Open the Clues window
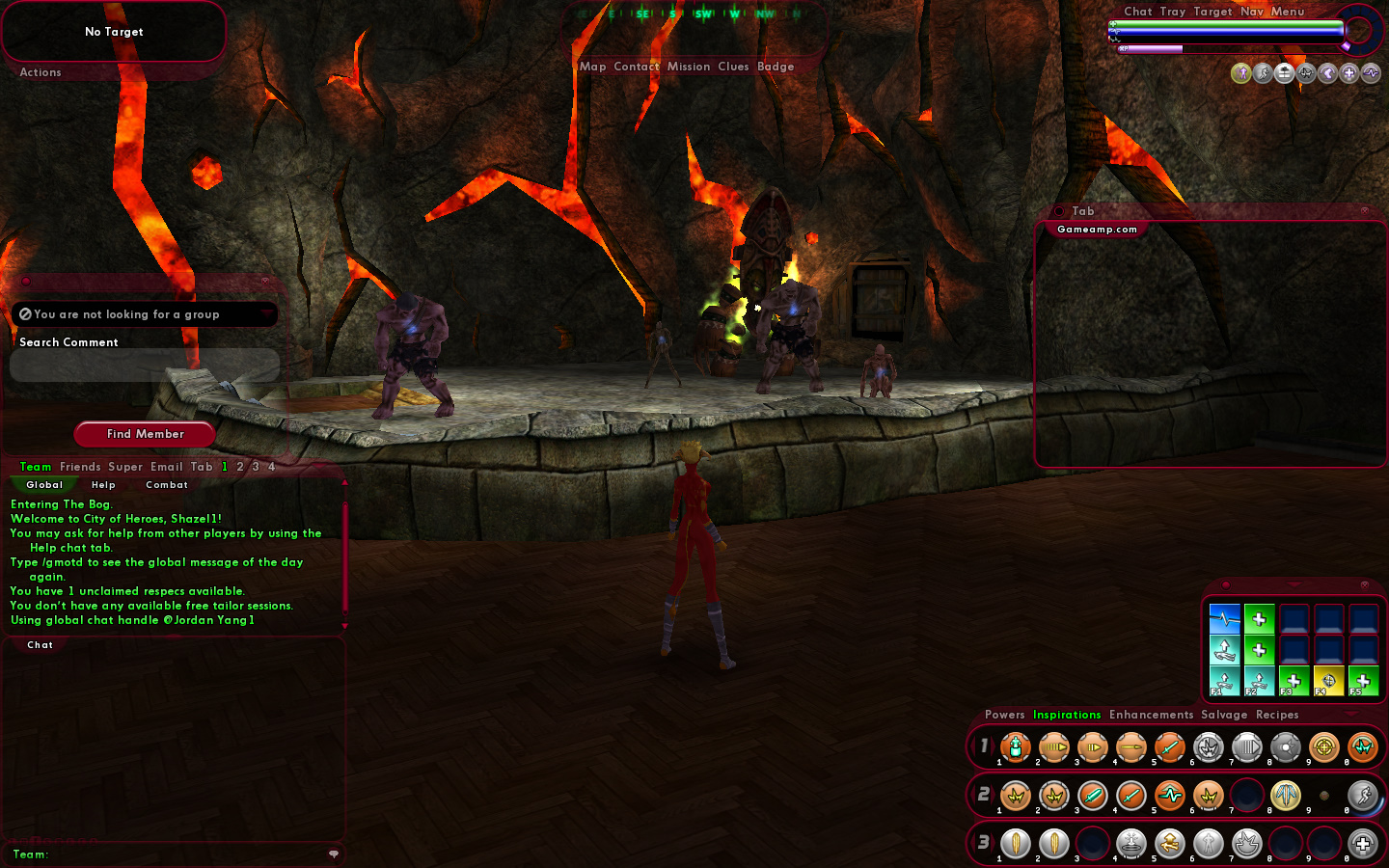 (x=733, y=67)
